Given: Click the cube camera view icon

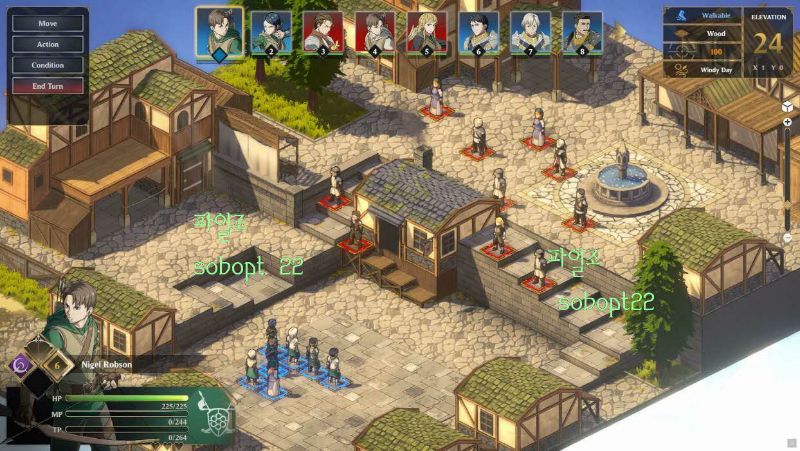Looking at the screenshot, I should [787, 106].
